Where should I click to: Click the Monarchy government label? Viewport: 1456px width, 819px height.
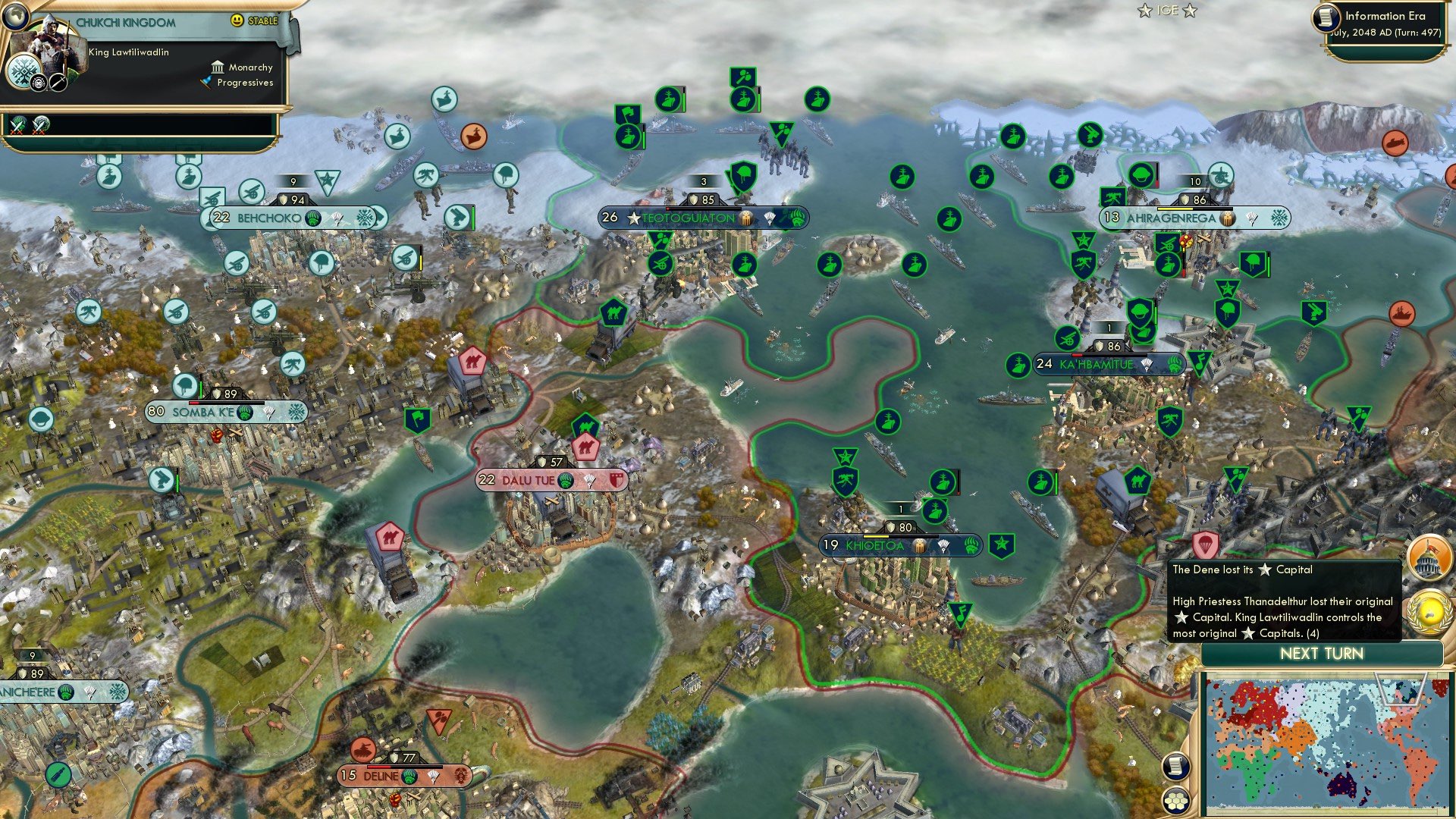tap(250, 67)
